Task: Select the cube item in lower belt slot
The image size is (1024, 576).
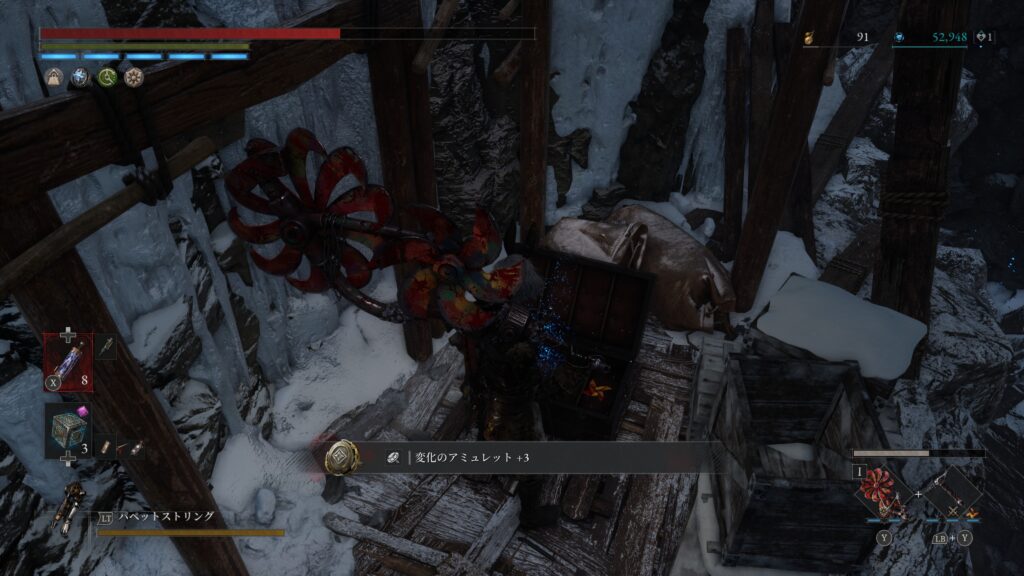Action: [x=67, y=431]
